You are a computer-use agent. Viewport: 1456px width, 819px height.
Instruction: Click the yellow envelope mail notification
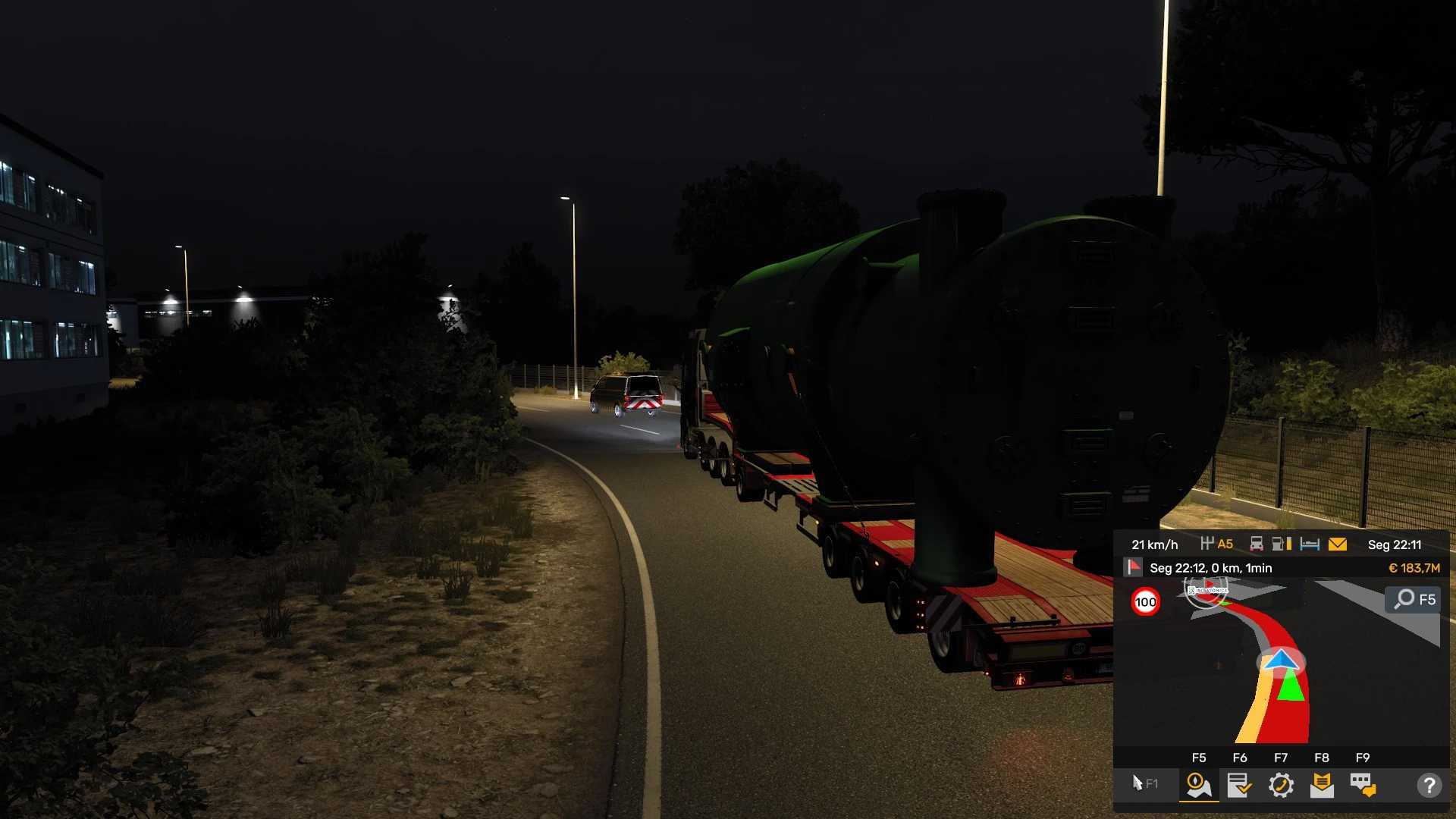1338,544
